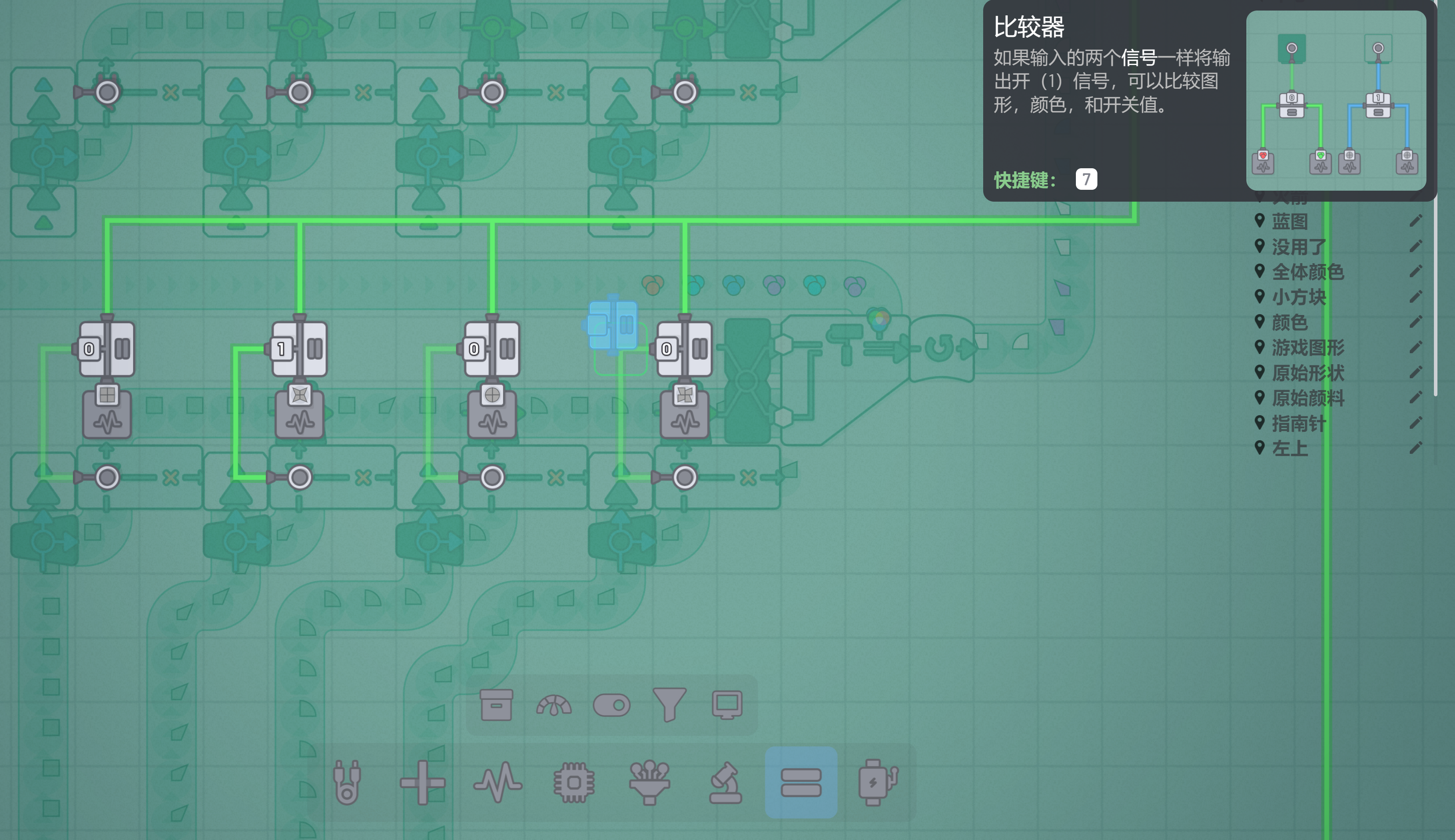The image size is (1455, 840).
Task: Select the lever switch tool
Action: coord(612,705)
